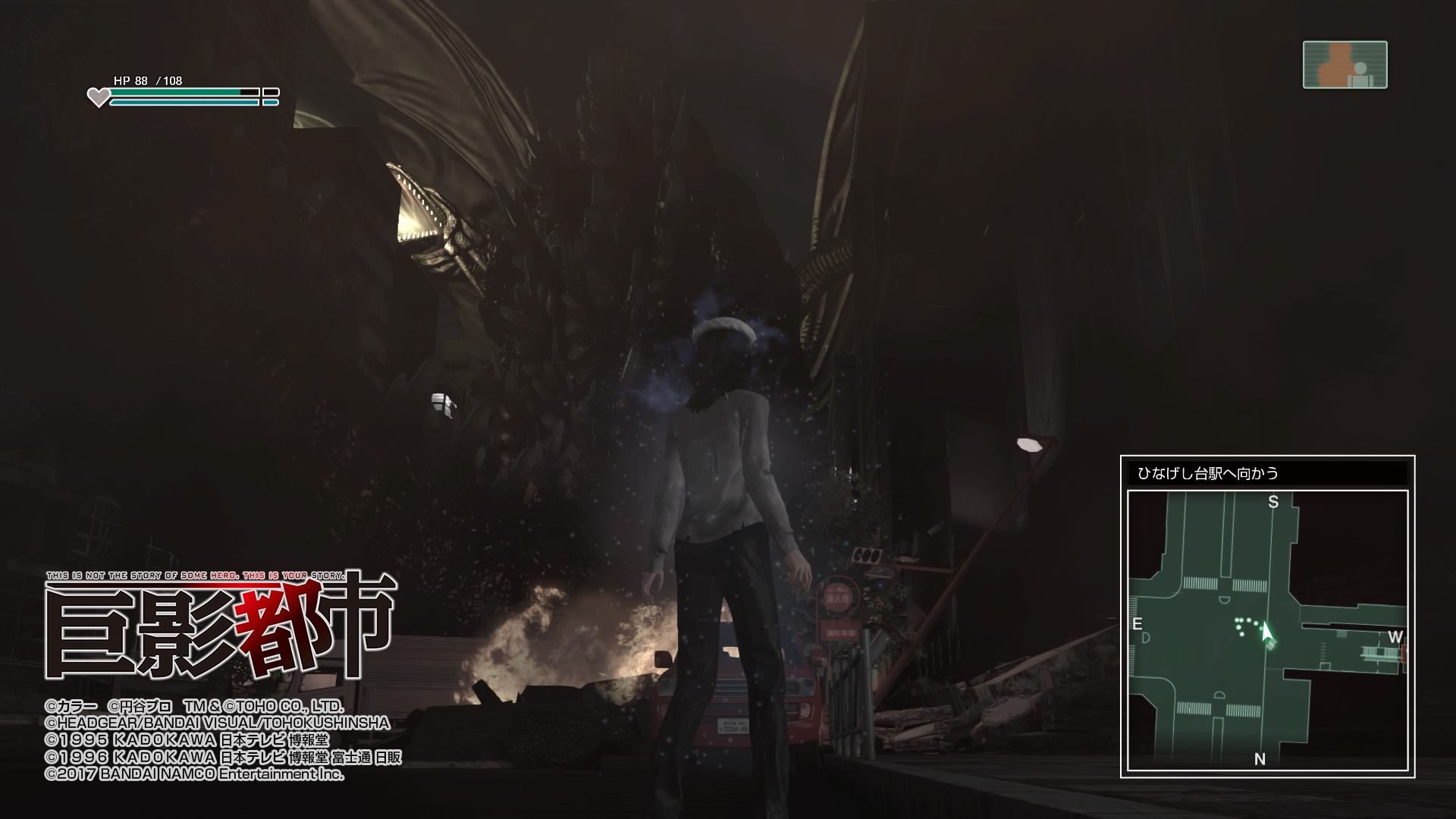Click the player arrow marker on the minimap

click(1266, 632)
